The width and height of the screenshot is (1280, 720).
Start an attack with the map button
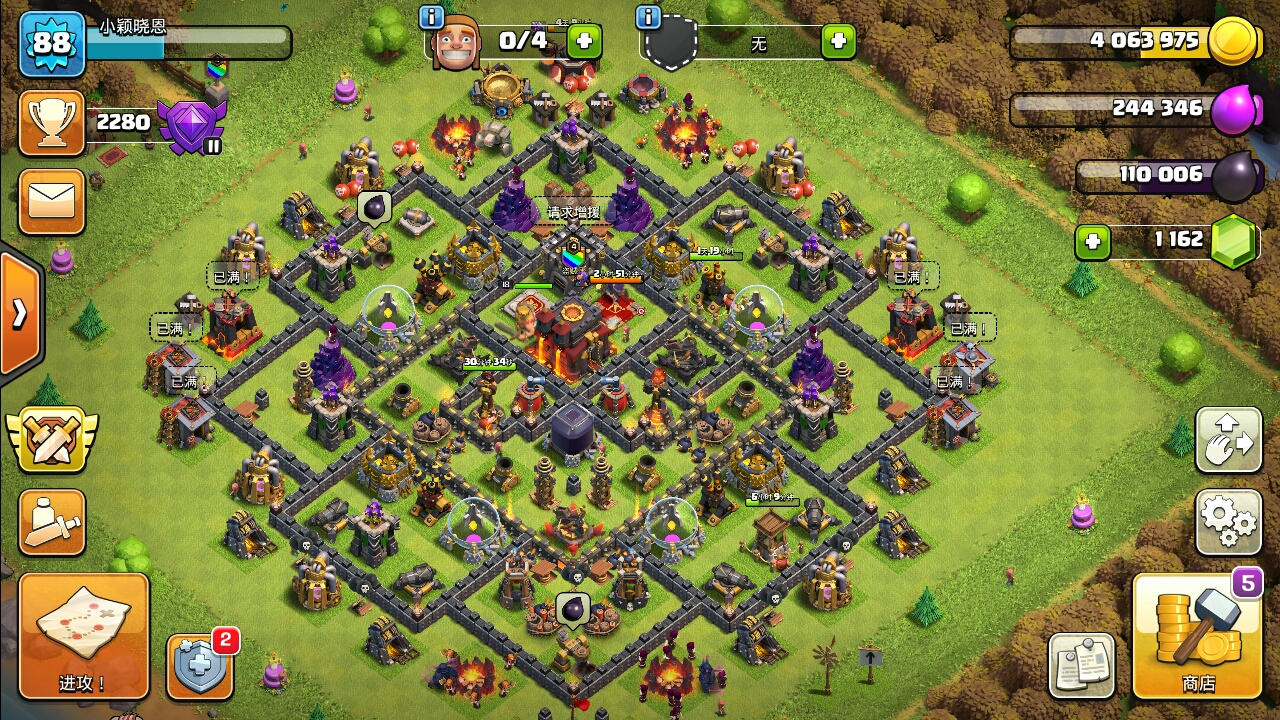click(x=83, y=635)
